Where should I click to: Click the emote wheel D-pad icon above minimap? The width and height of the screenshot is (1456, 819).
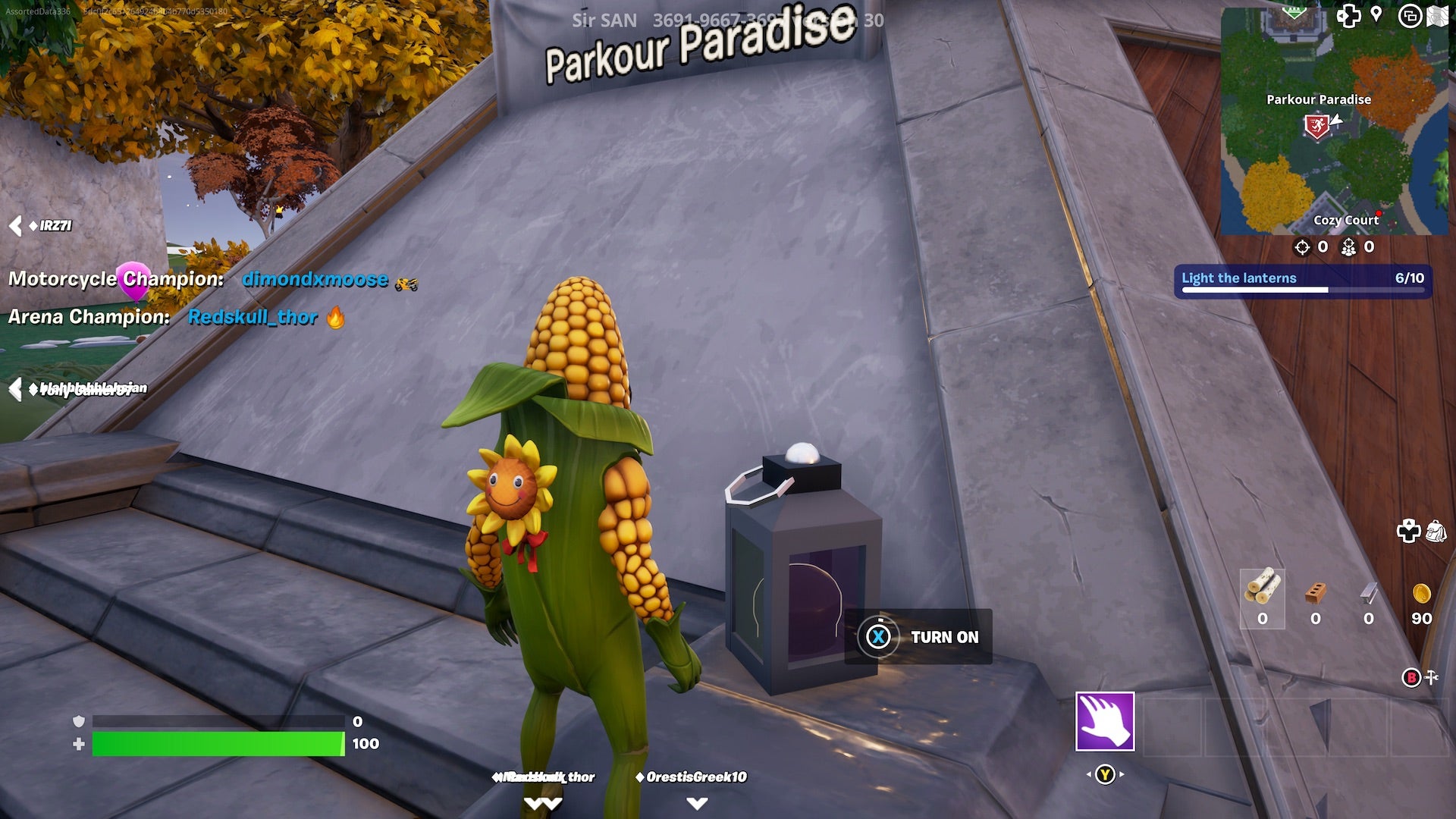coord(1348,15)
